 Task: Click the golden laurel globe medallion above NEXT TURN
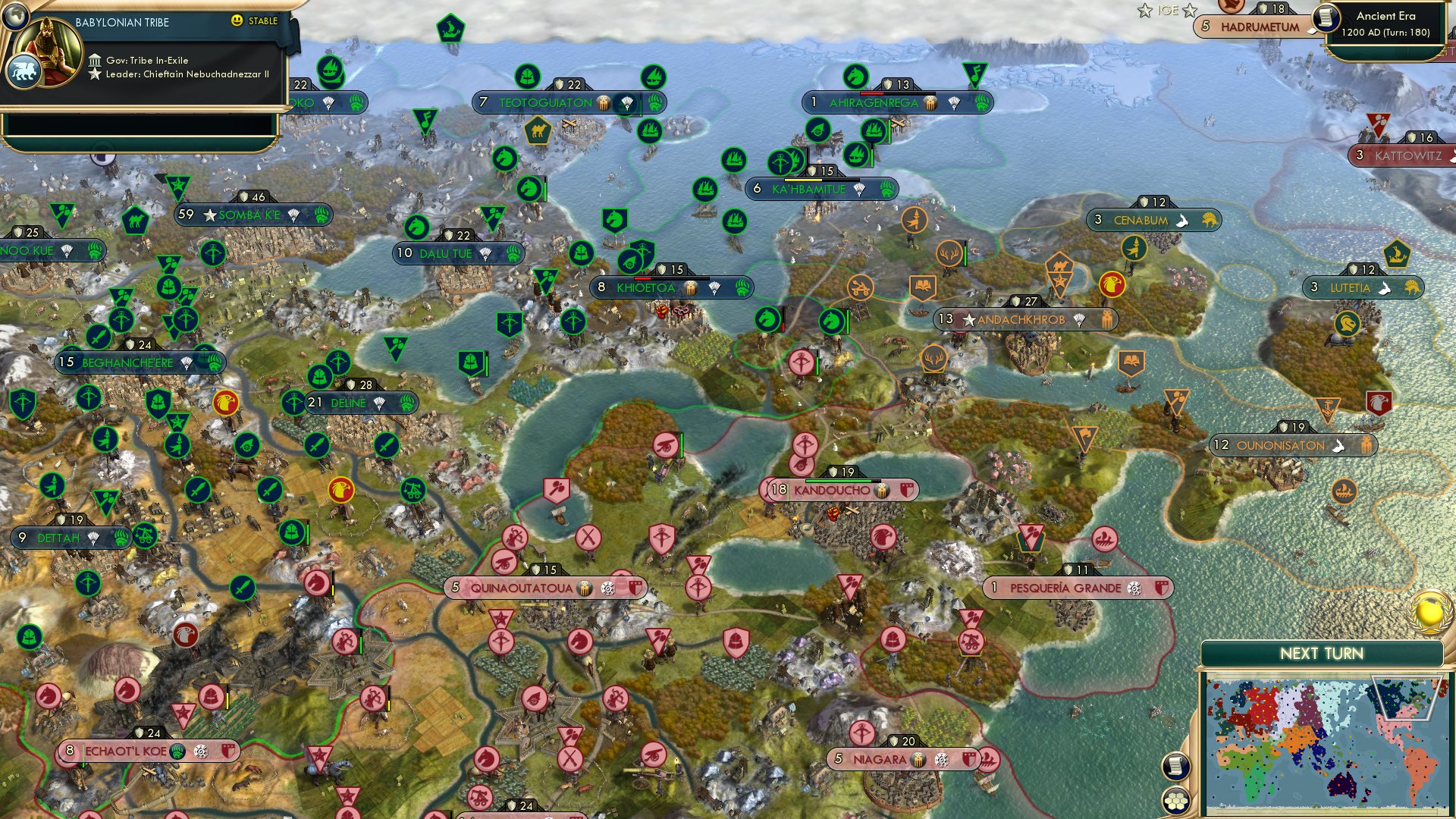(1429, 611)
